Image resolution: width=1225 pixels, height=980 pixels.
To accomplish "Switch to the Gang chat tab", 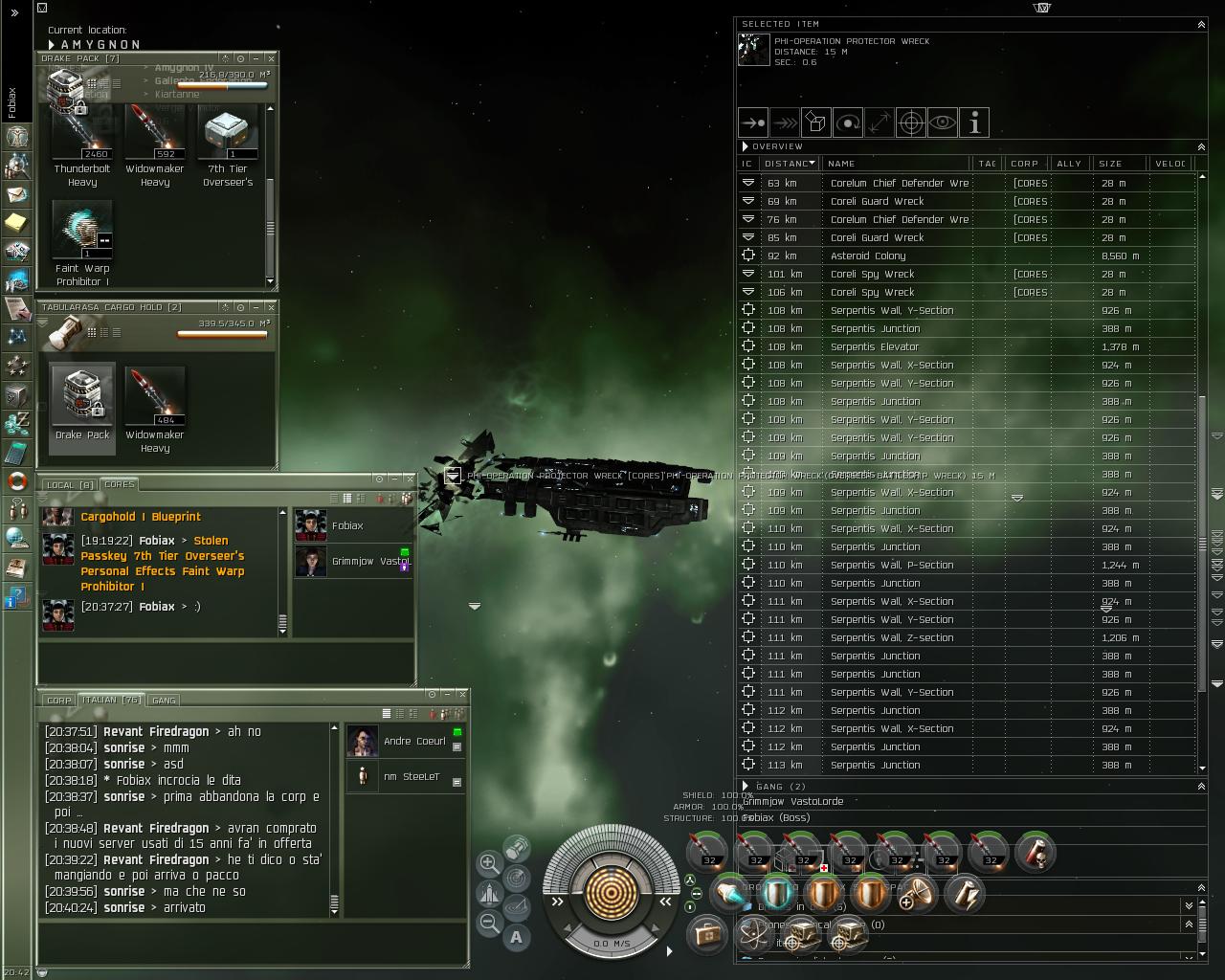I will pyautogui.click(x=164, y=701).
